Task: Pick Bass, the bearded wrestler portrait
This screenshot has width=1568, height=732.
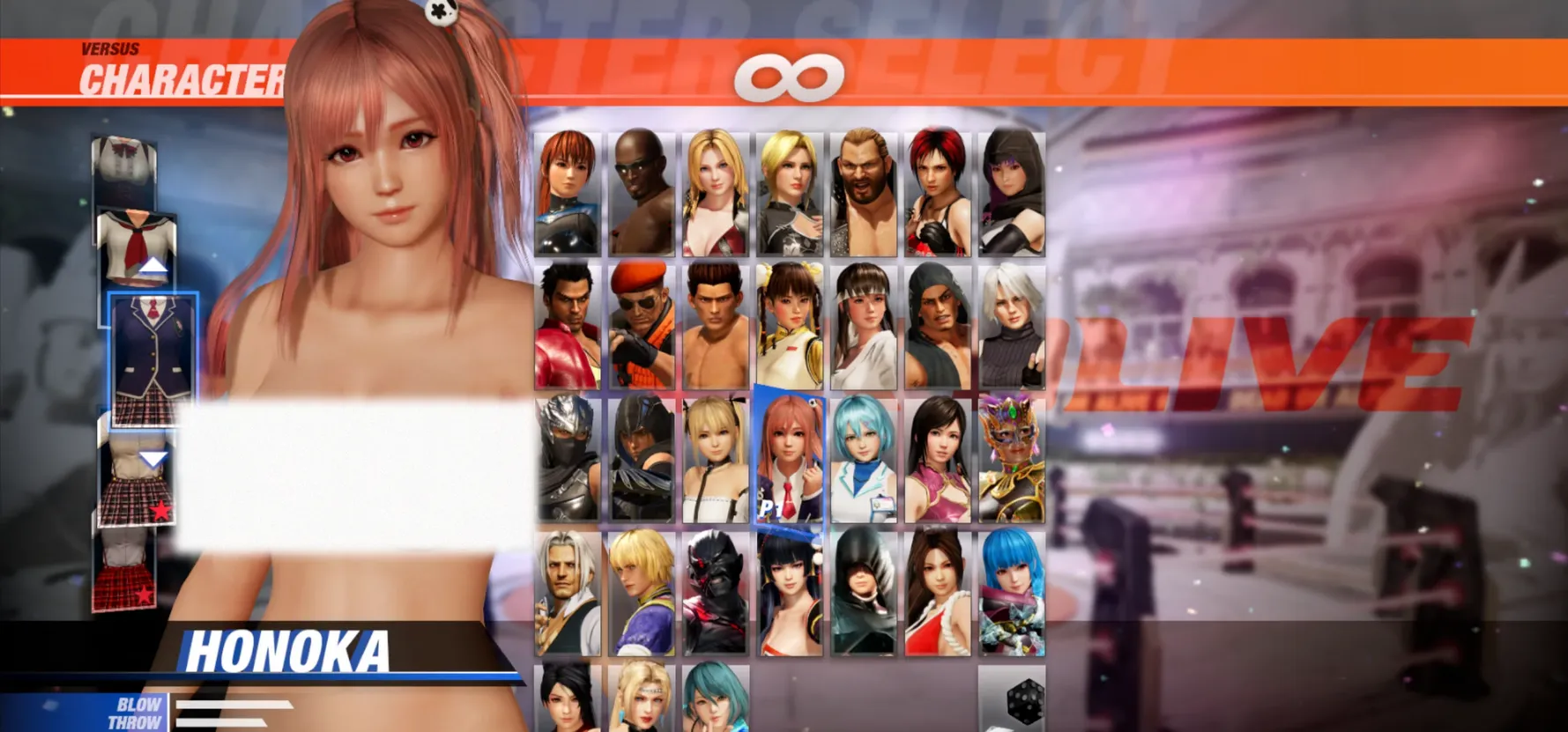Action: click(863, 194)
